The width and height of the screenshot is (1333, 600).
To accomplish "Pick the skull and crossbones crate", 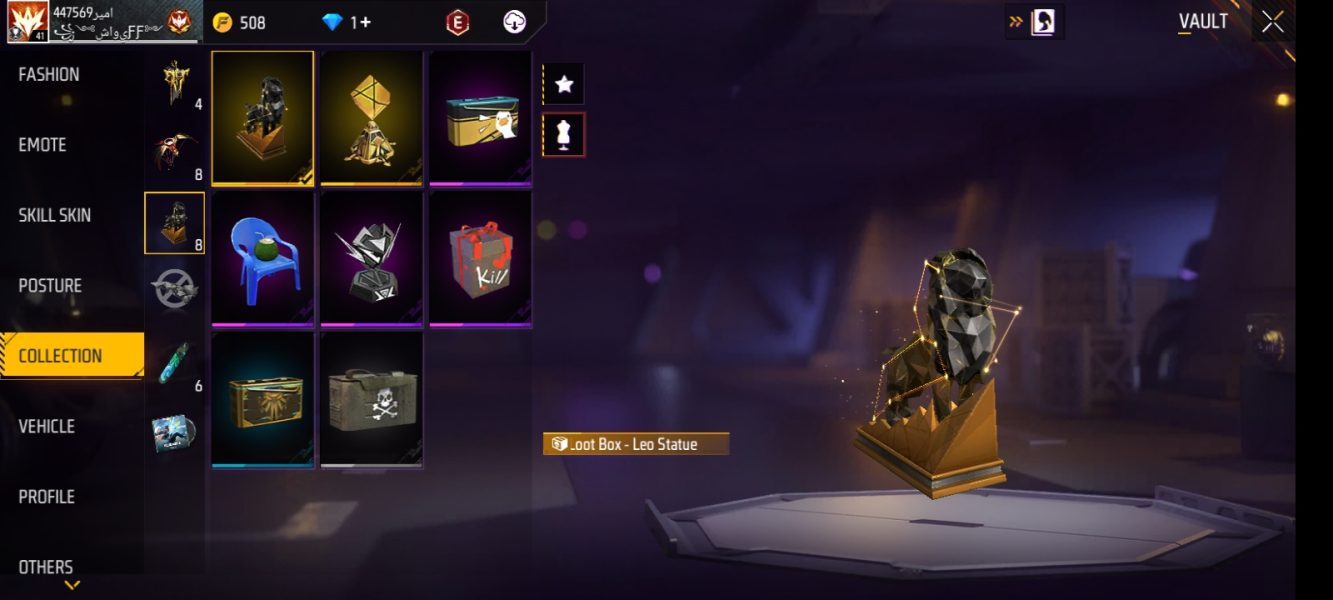I will click(371, 399).
